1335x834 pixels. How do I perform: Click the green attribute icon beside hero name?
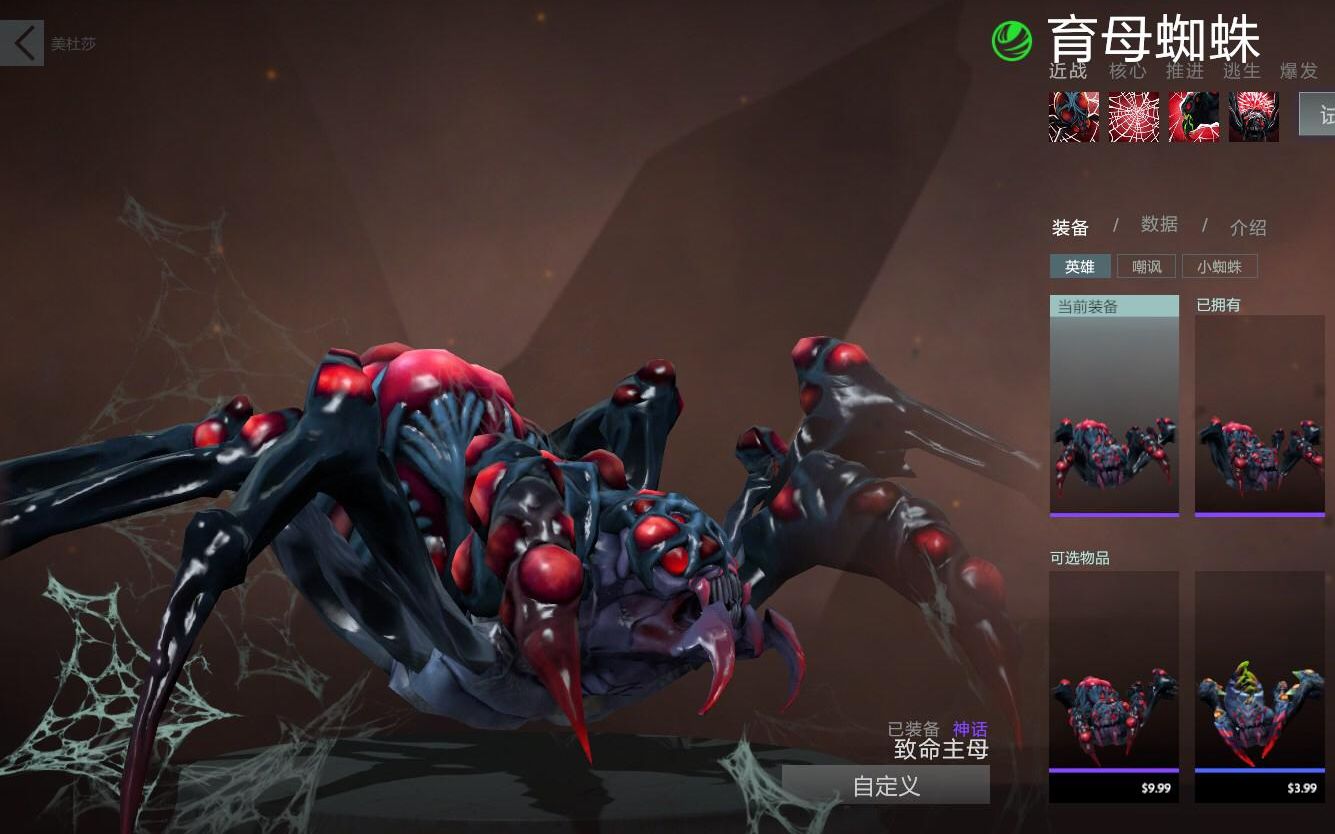[x=1012, y=41]
